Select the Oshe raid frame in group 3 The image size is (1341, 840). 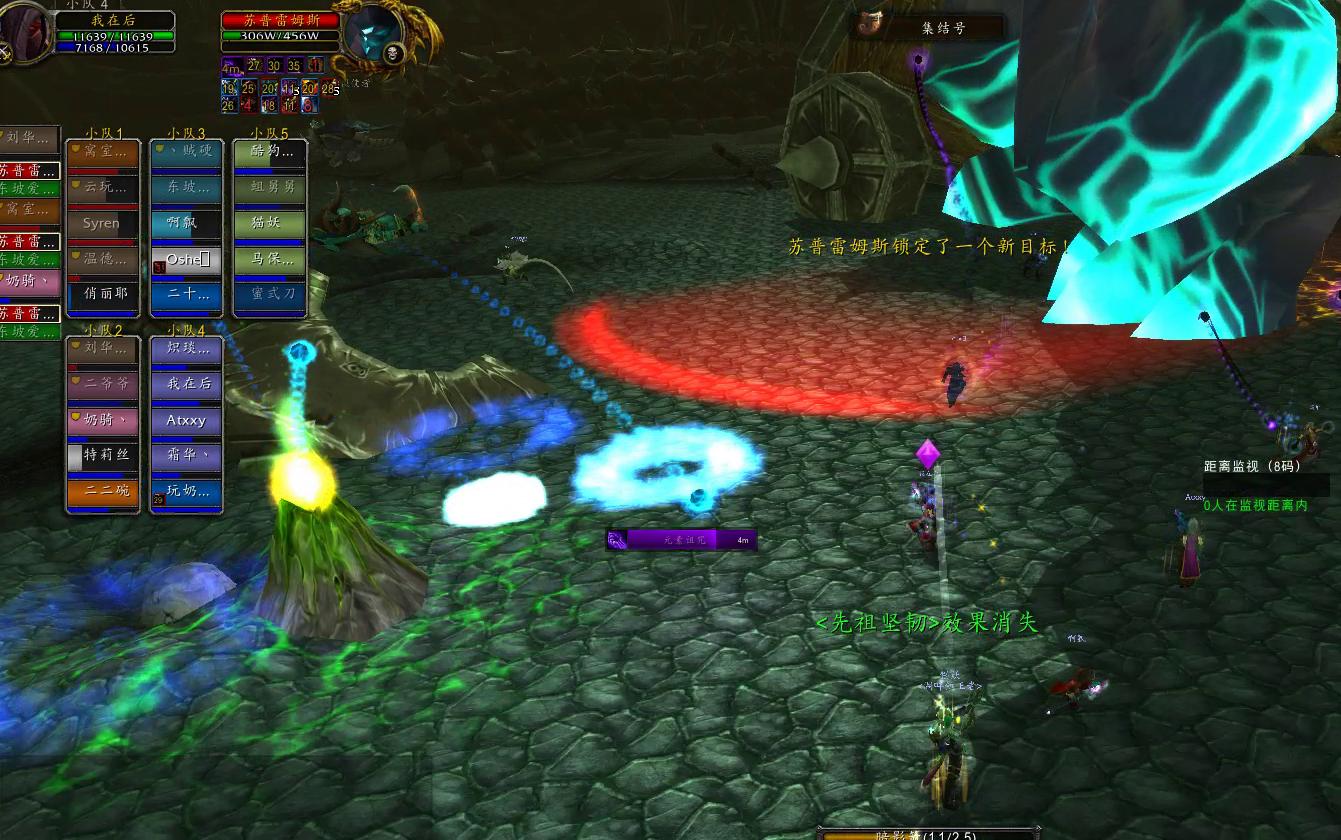(x=186, y=259)
